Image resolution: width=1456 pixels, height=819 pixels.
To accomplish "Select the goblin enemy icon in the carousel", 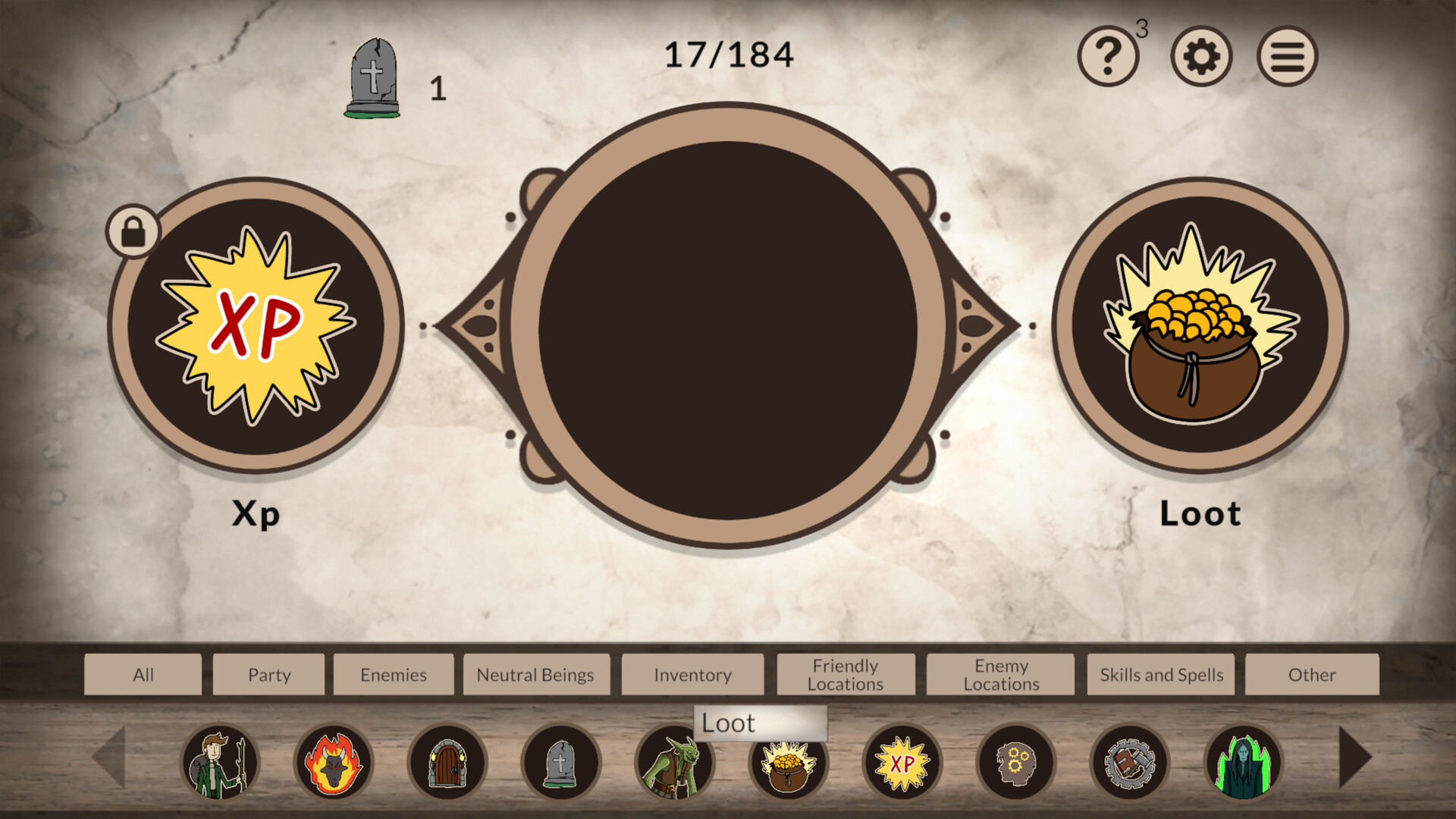I will pos(675,762).
